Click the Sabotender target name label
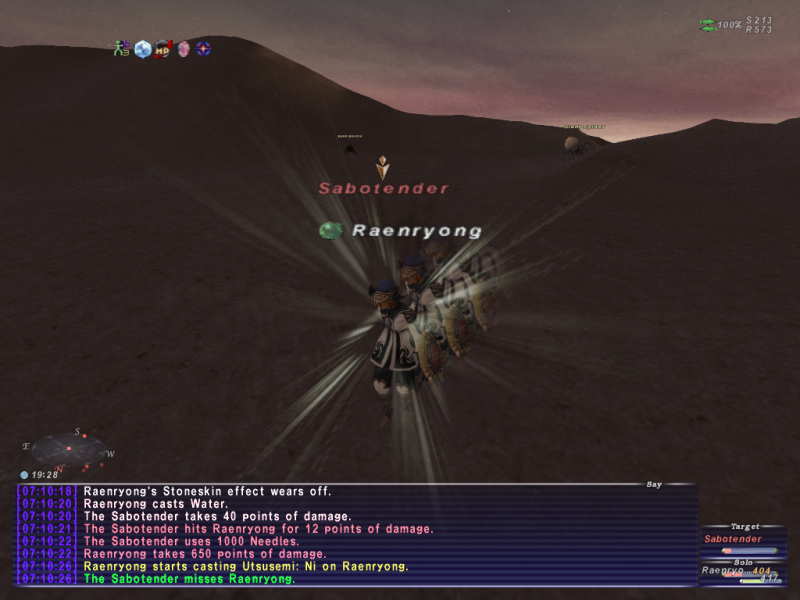Screen dimensions: 800x600 pos(384,188)
